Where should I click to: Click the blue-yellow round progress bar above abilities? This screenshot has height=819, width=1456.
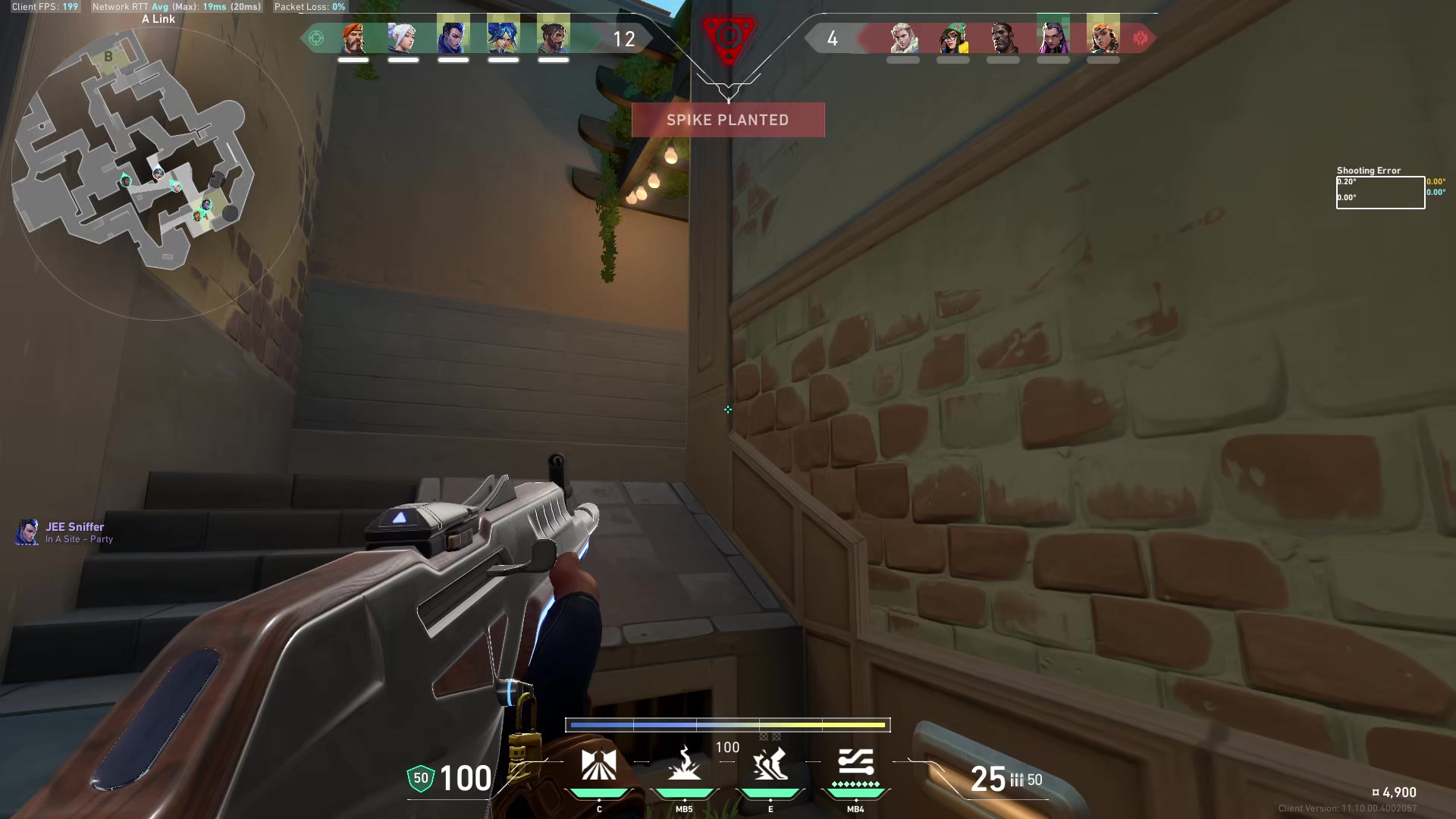pyautogui.click(x=728, y=725)
